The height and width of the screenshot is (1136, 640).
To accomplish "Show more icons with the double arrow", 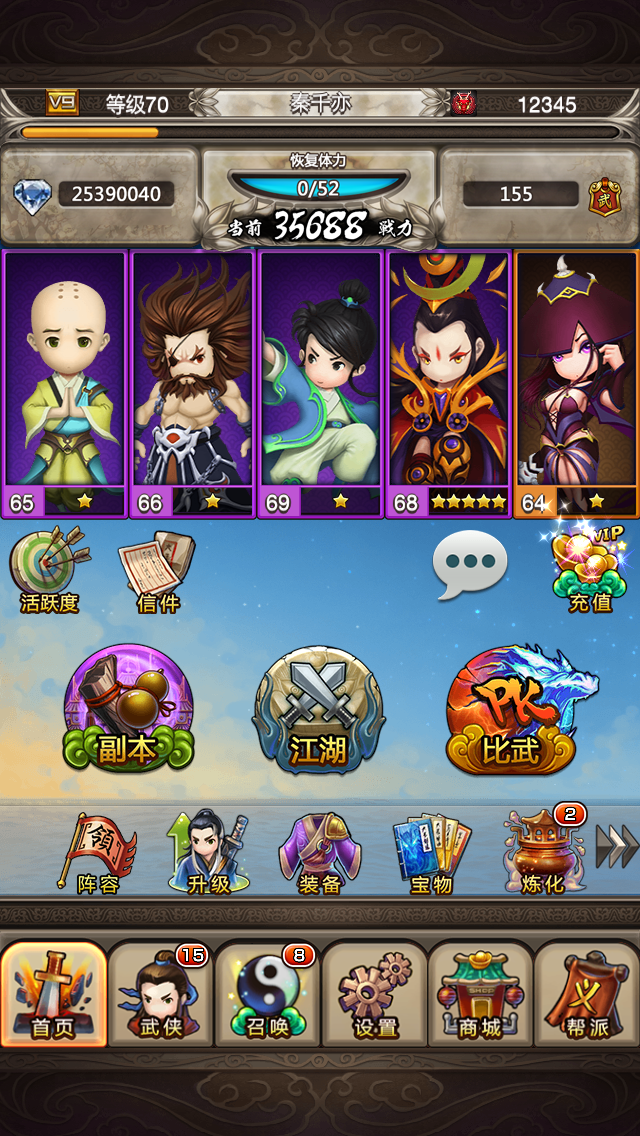I will coord(616,846).
